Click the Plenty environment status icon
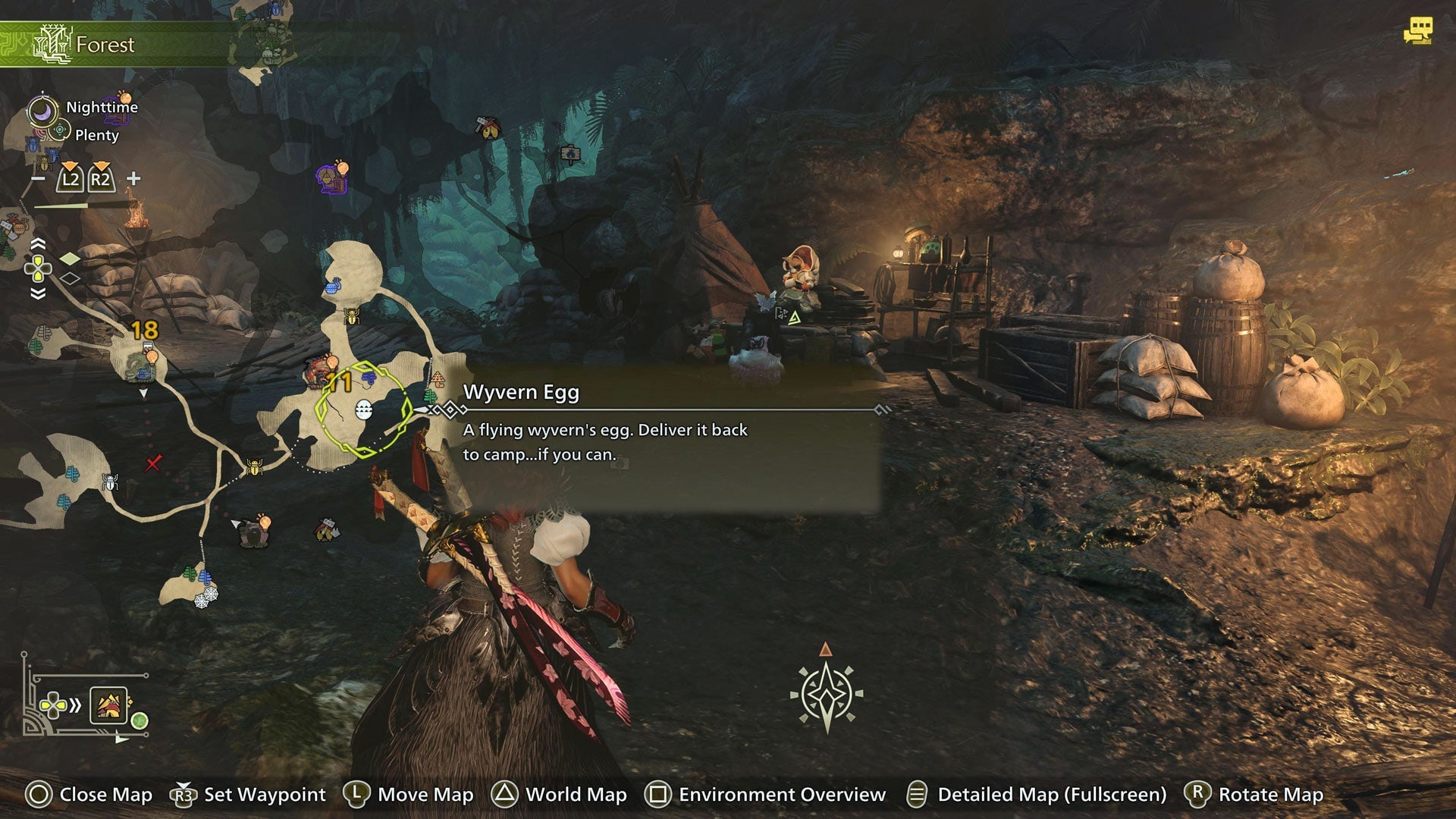 pos(59,129)
